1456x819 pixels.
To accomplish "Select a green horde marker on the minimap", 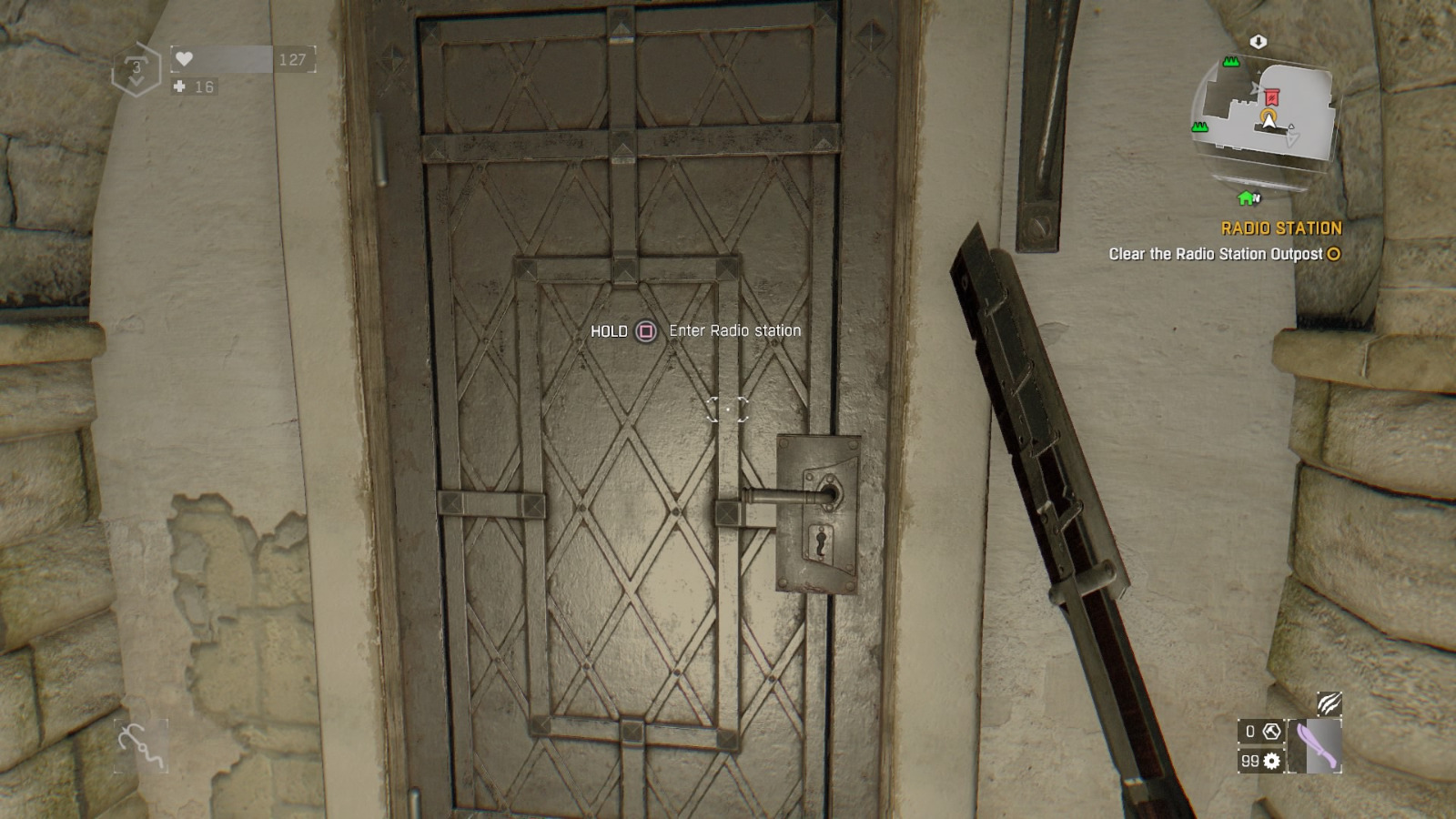I will coord(1230,62).
